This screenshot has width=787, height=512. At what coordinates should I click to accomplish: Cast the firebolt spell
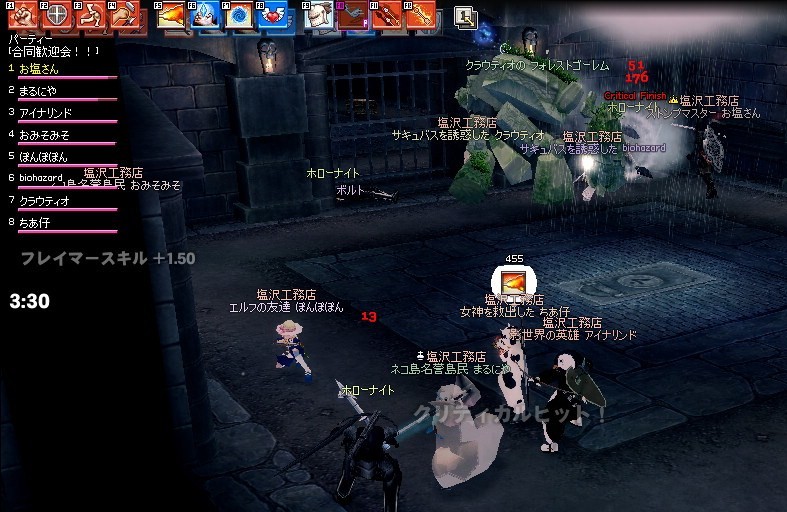[x=172, y=15]
